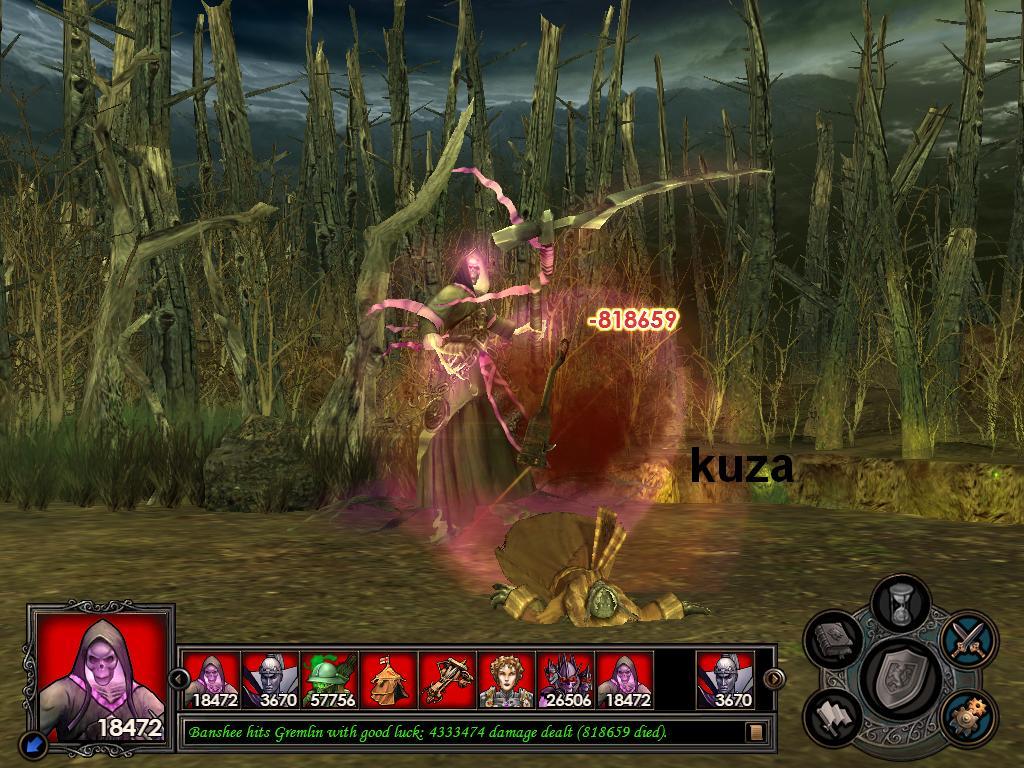
Task: Select the First Aid Tent in turn queue
Action: [389, 680]
